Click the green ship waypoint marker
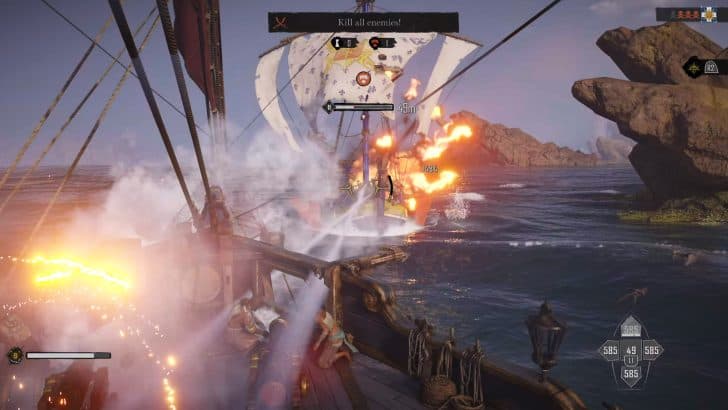The width and height of the screenshot is (728, 410). coord(692,68)
